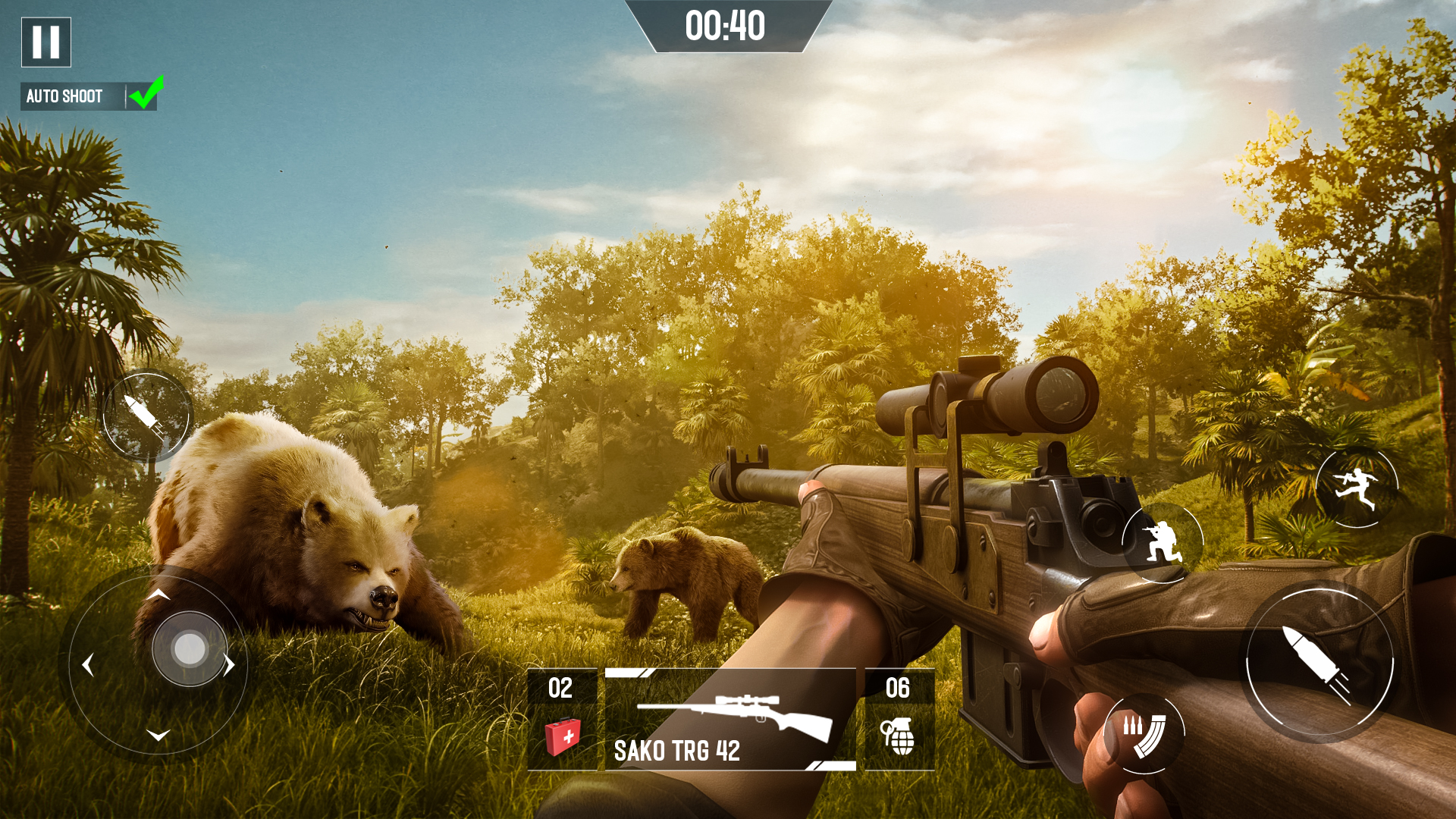
Task: Tap the AUTO SHOOT label
Action: click(x=64, y=96)
